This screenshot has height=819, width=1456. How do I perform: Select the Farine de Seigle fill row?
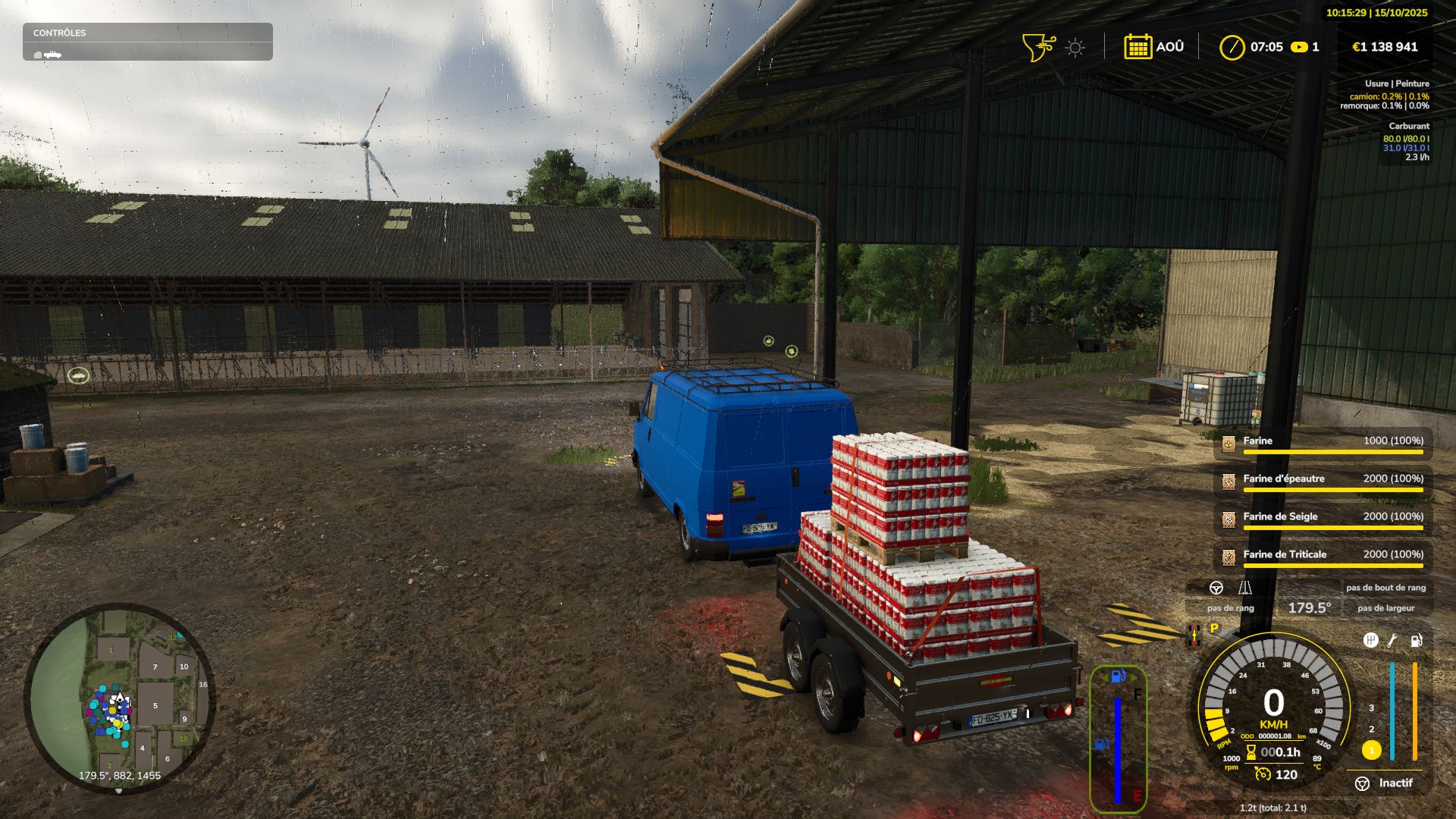(x=1323, y=519)
